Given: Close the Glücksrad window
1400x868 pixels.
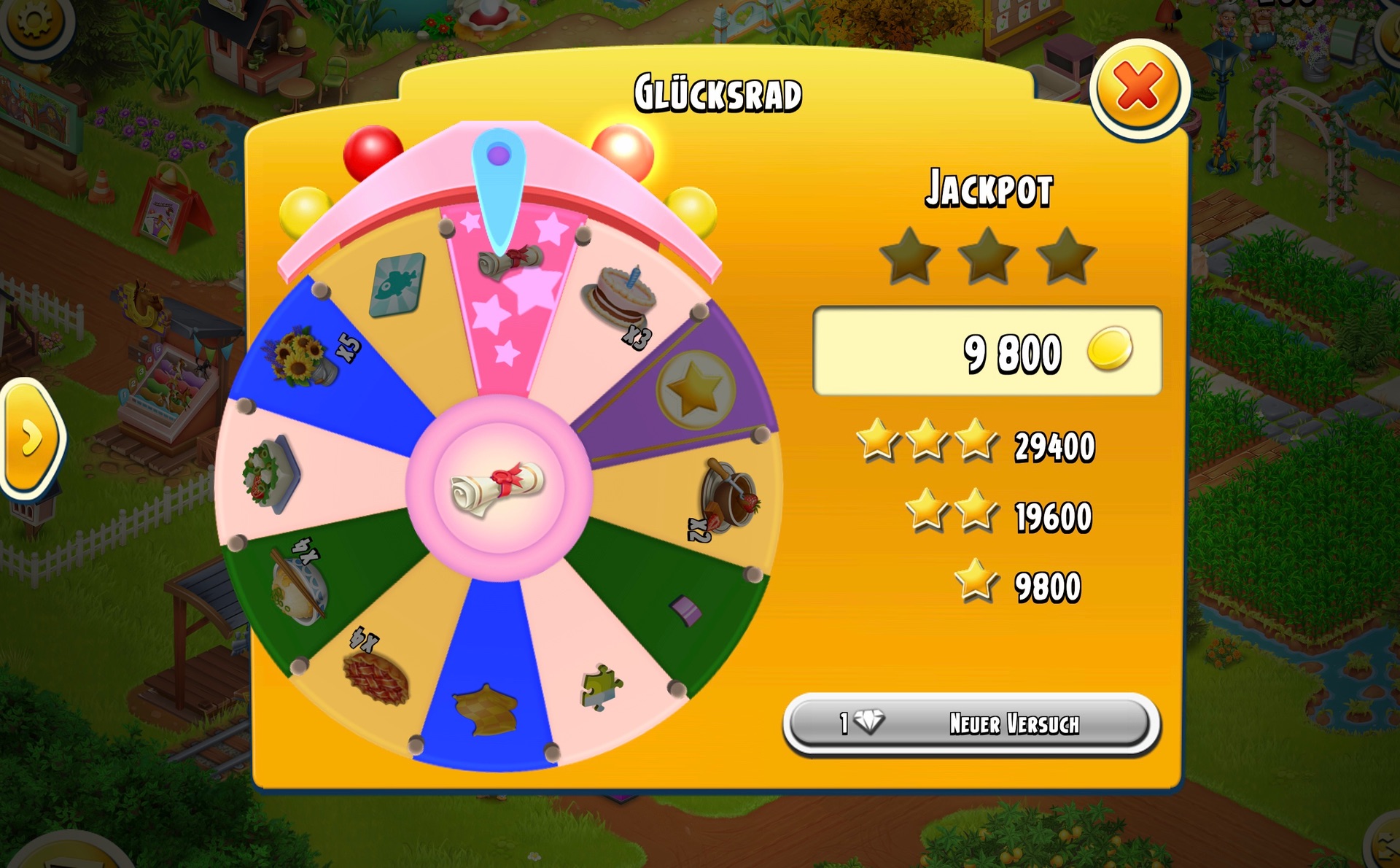Looking at the screenshot, I should coord(1138,87).
